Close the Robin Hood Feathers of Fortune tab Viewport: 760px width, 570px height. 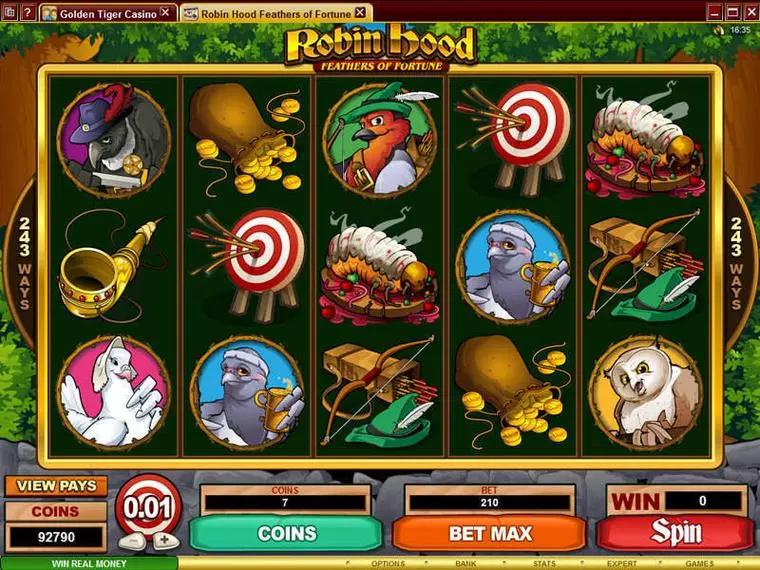coord(360,13)
